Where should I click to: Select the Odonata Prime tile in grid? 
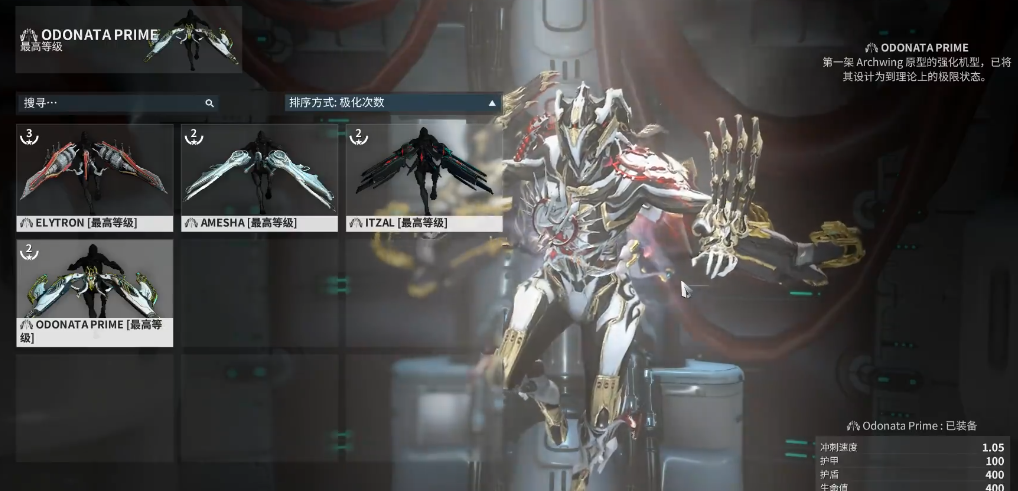pyautogui.click(x=95, y=292)
